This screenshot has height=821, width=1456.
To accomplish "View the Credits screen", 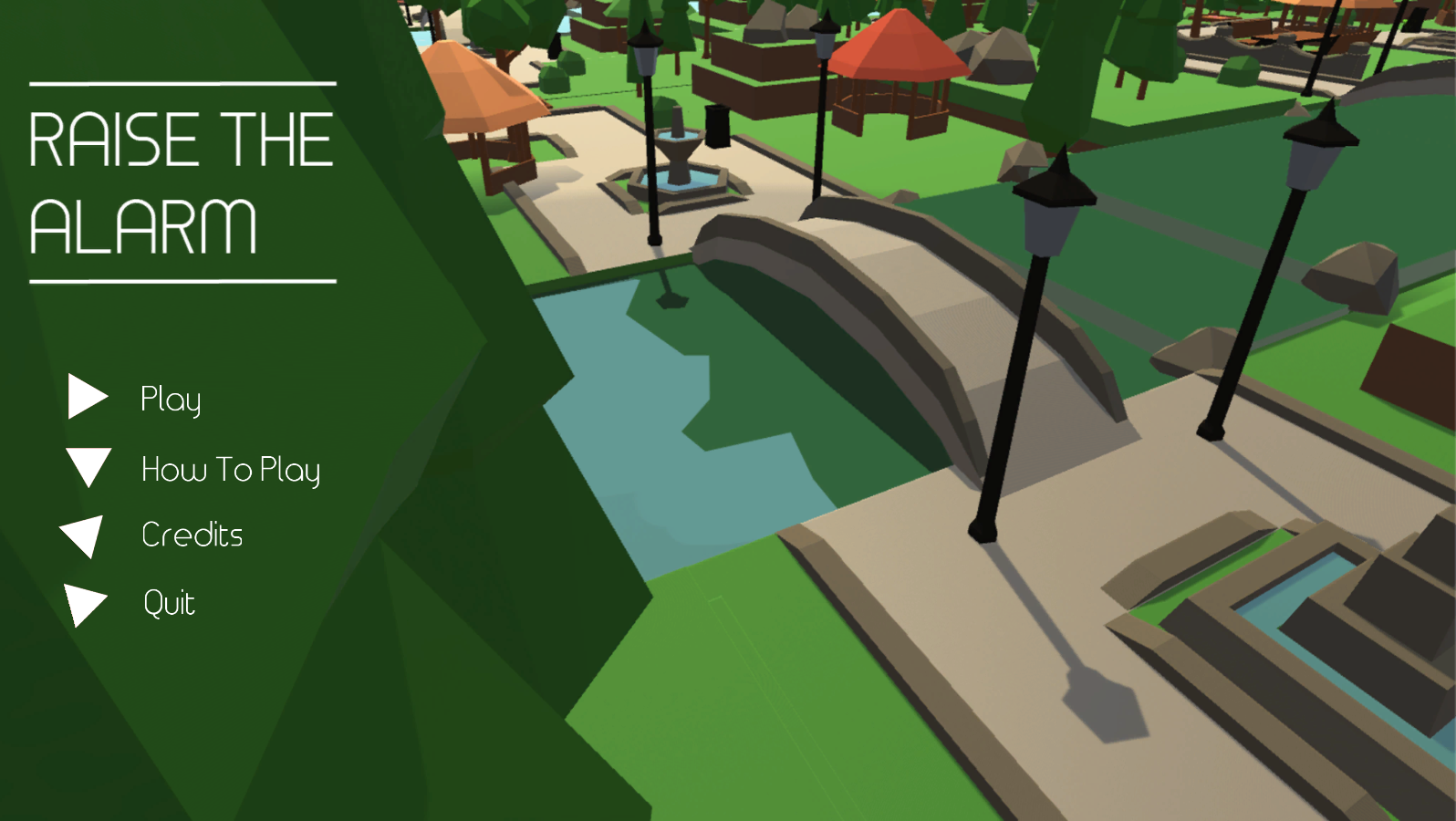I will pos(192,535).
